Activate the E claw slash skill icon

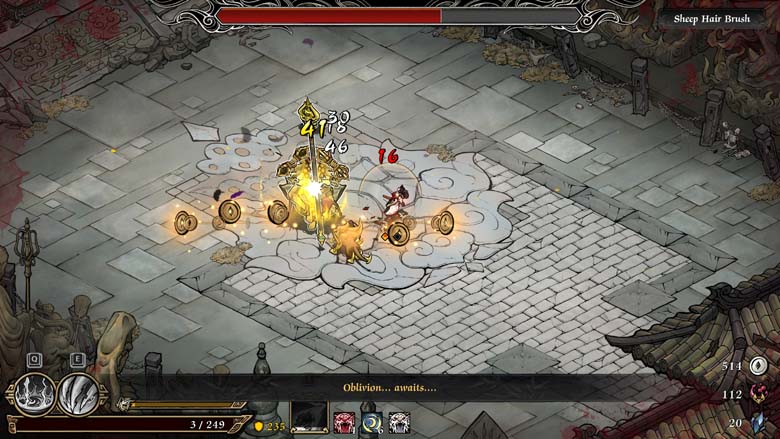[77, 393]
